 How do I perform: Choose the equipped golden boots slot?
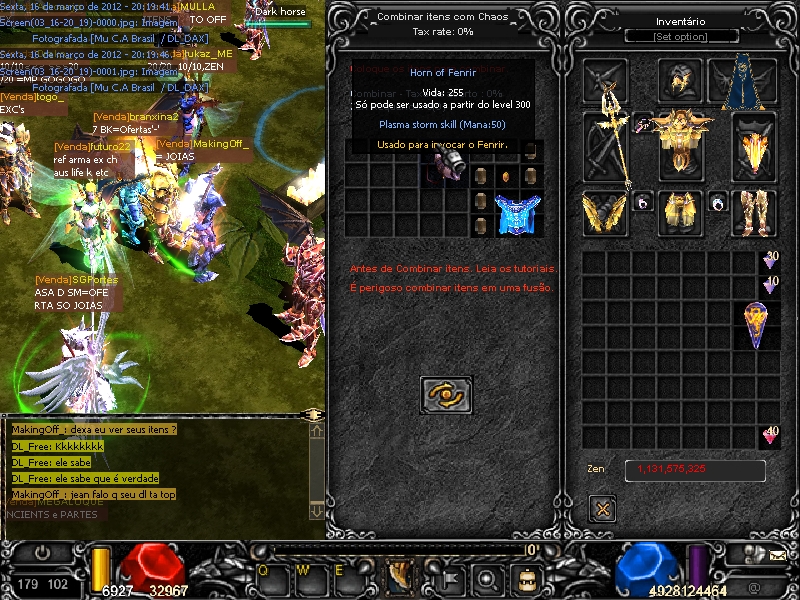(x=754, y=212)
